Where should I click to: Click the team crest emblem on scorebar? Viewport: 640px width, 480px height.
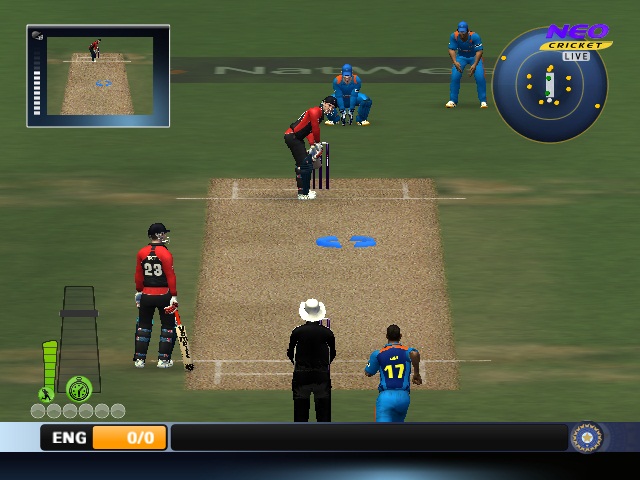click(586, 437)
